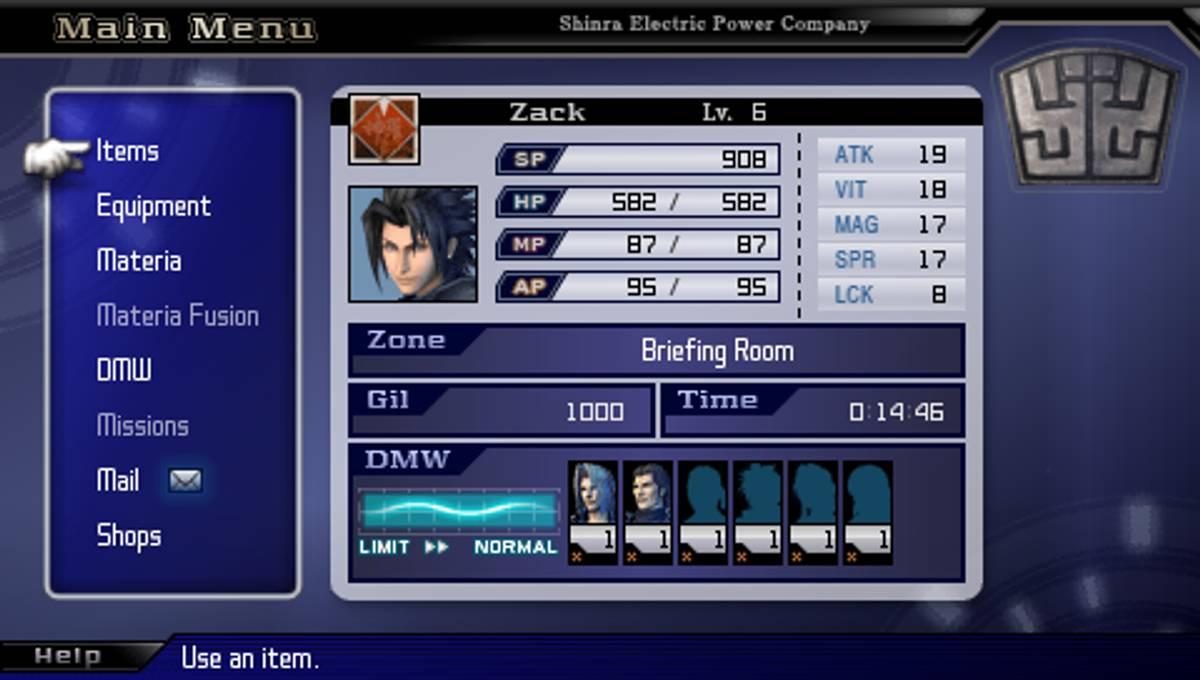Open the Materia menu

[139, 262]
